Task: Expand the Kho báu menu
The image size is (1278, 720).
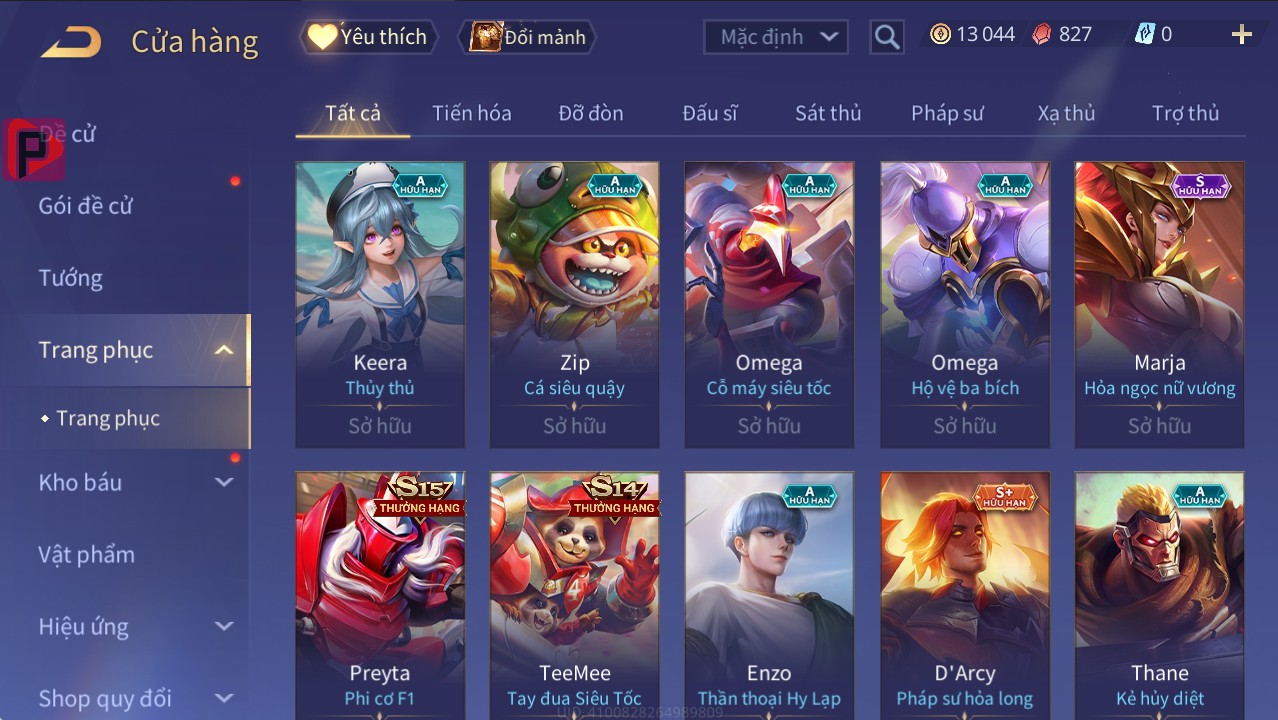Action: click(135, 482)
